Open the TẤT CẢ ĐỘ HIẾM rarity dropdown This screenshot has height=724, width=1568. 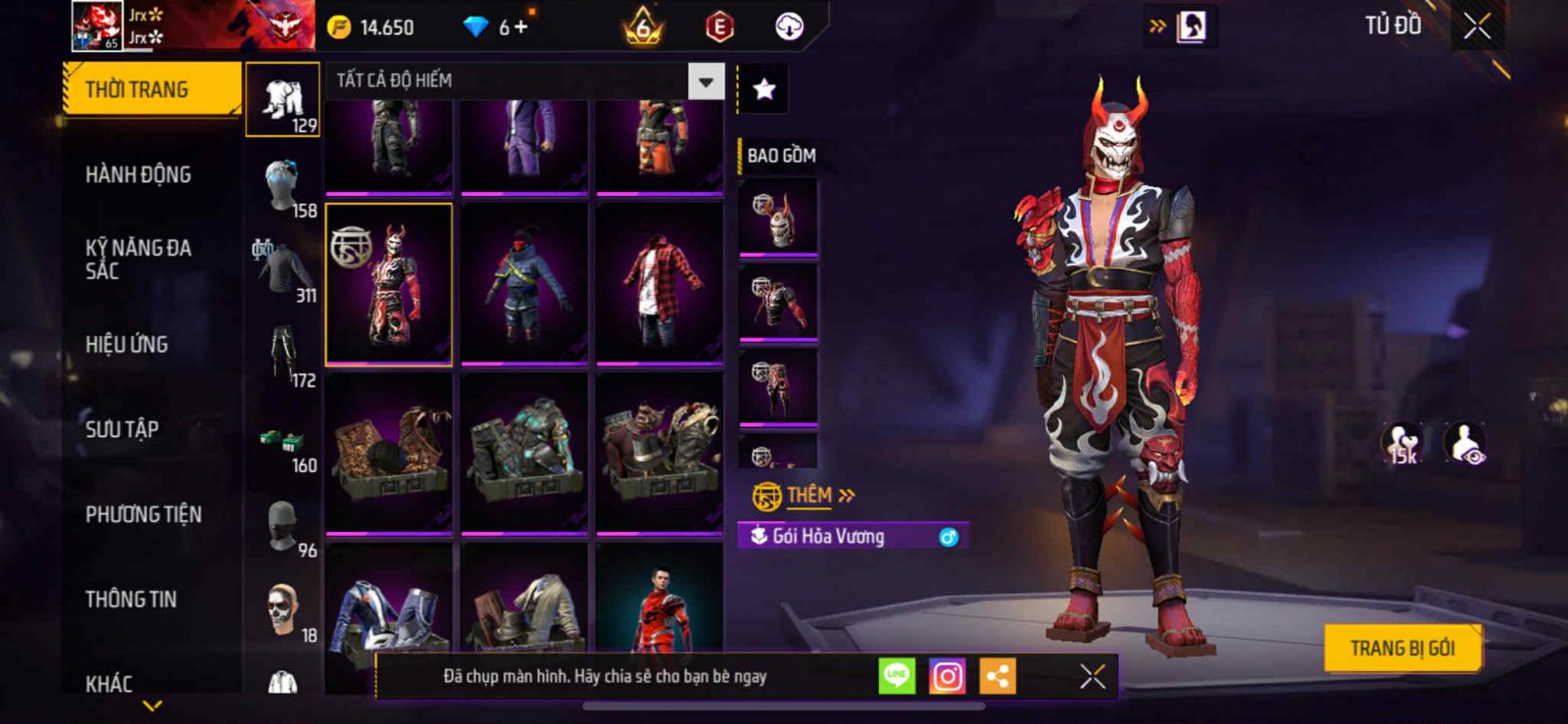click(x=706, y=81)
